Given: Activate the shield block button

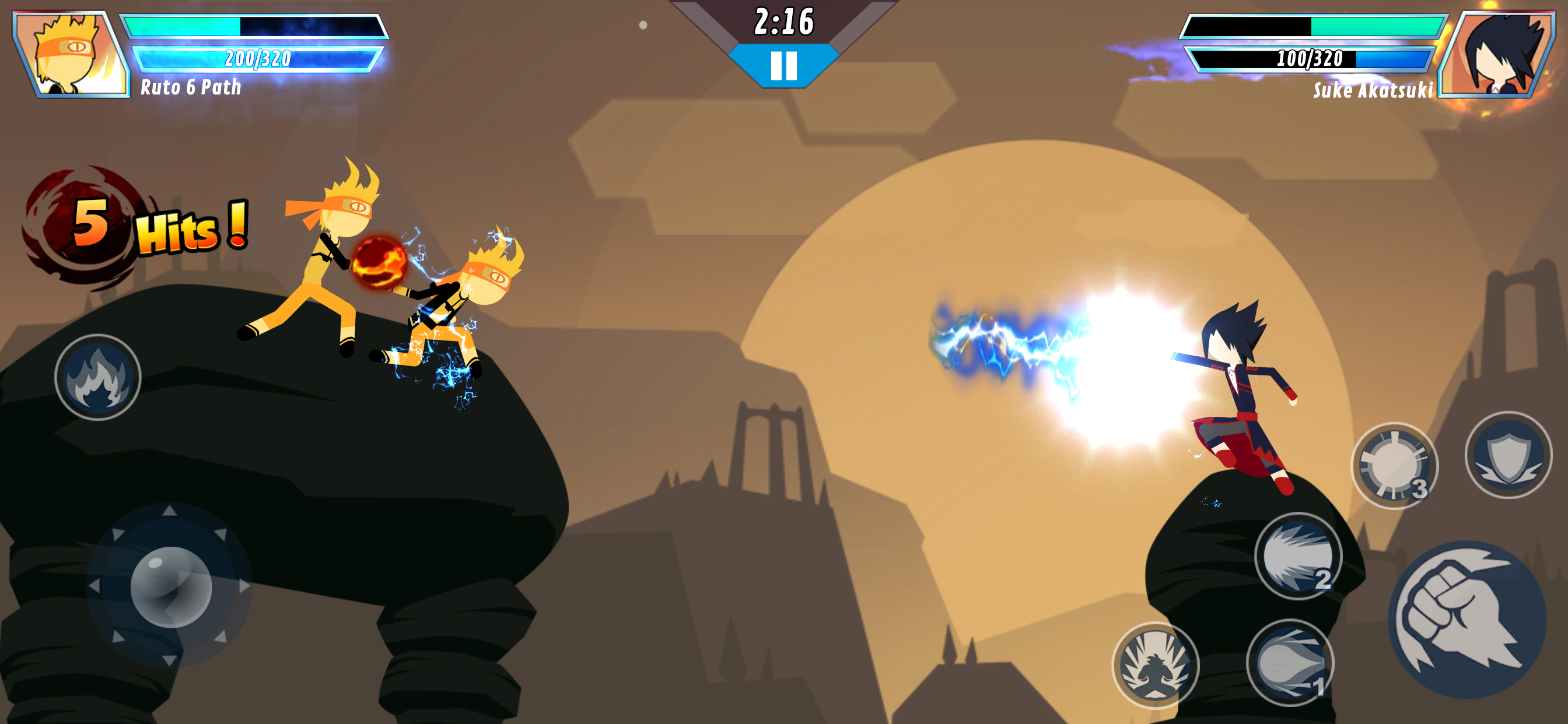Looking at the screenshot, I should coord(1508,455).
